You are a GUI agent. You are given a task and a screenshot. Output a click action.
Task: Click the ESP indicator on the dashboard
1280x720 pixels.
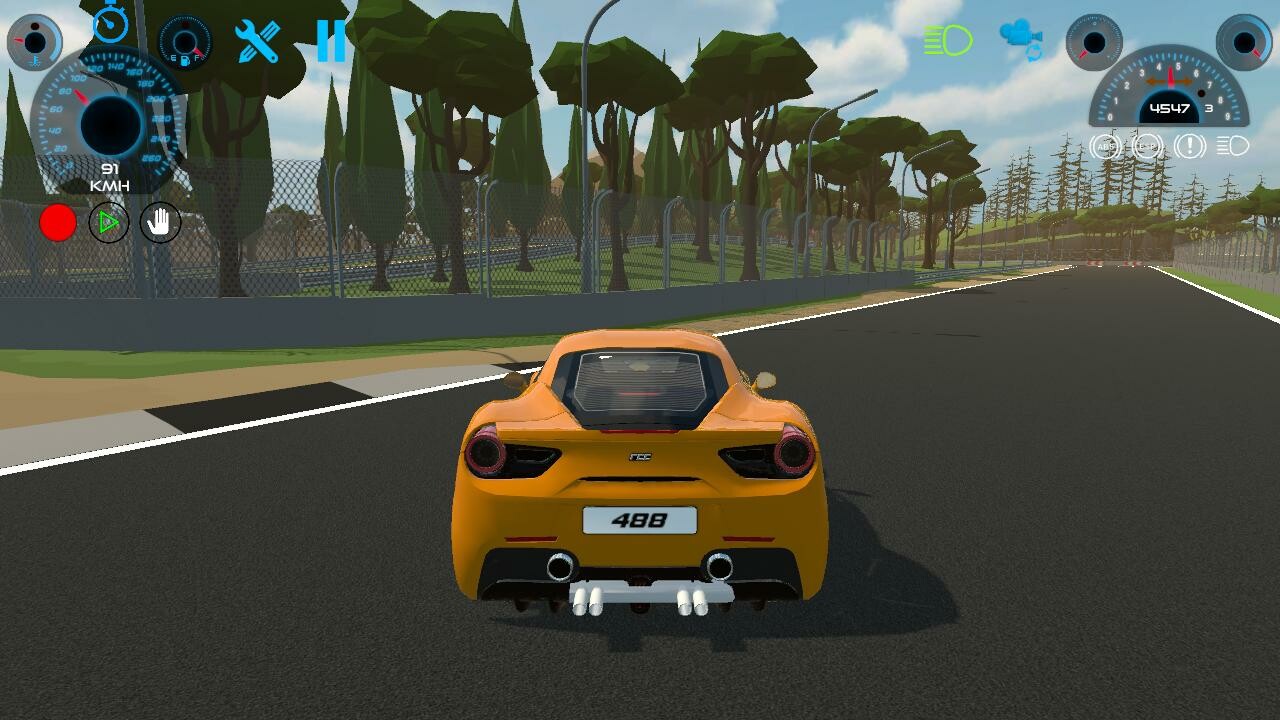click(1148, 147)
